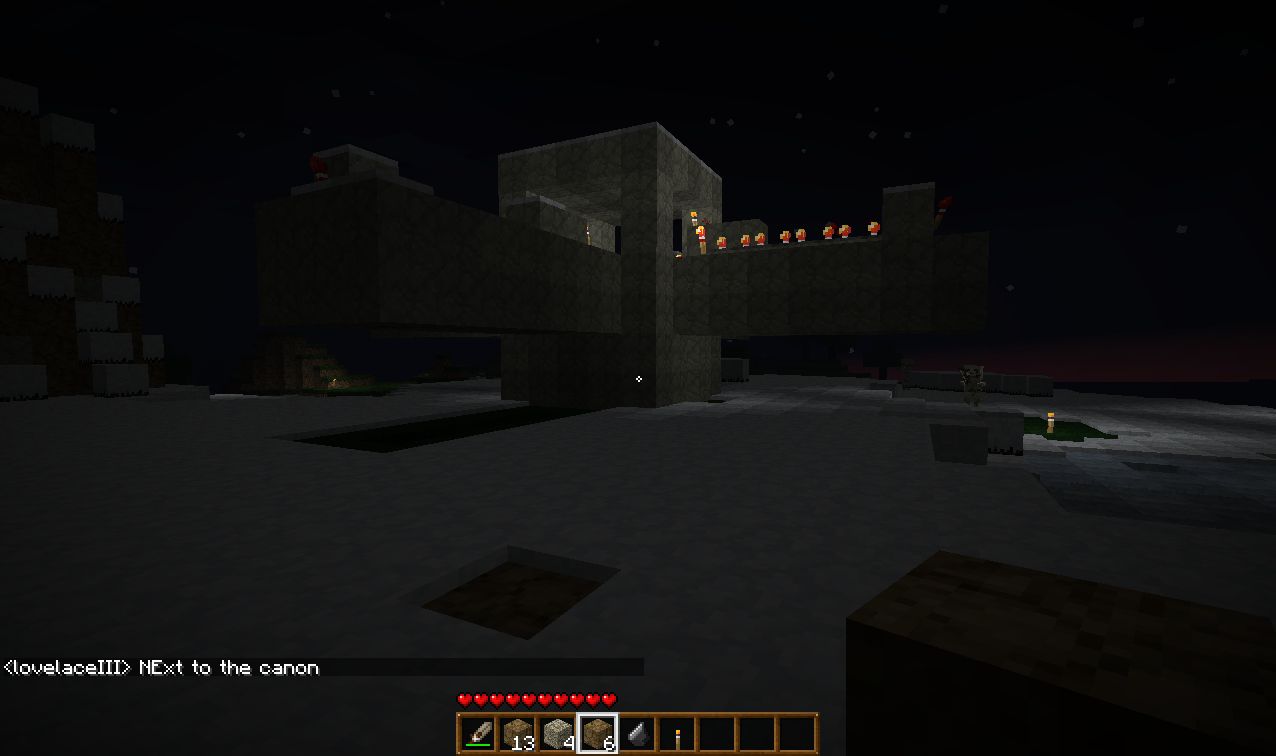Select the stack of 13 blocks

[517, 734]
